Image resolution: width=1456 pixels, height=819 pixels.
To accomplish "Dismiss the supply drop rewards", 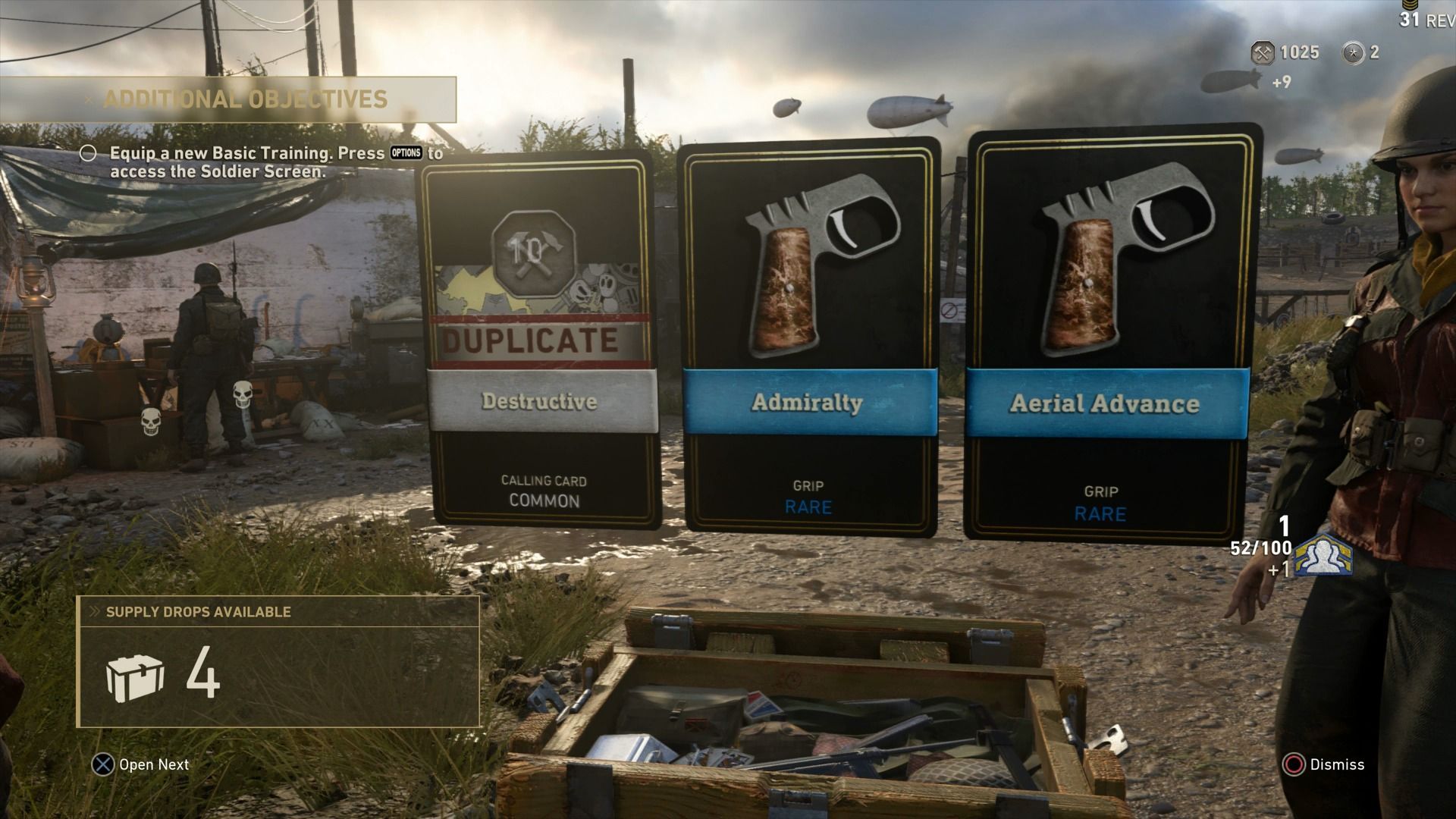I will point(1324,764).
